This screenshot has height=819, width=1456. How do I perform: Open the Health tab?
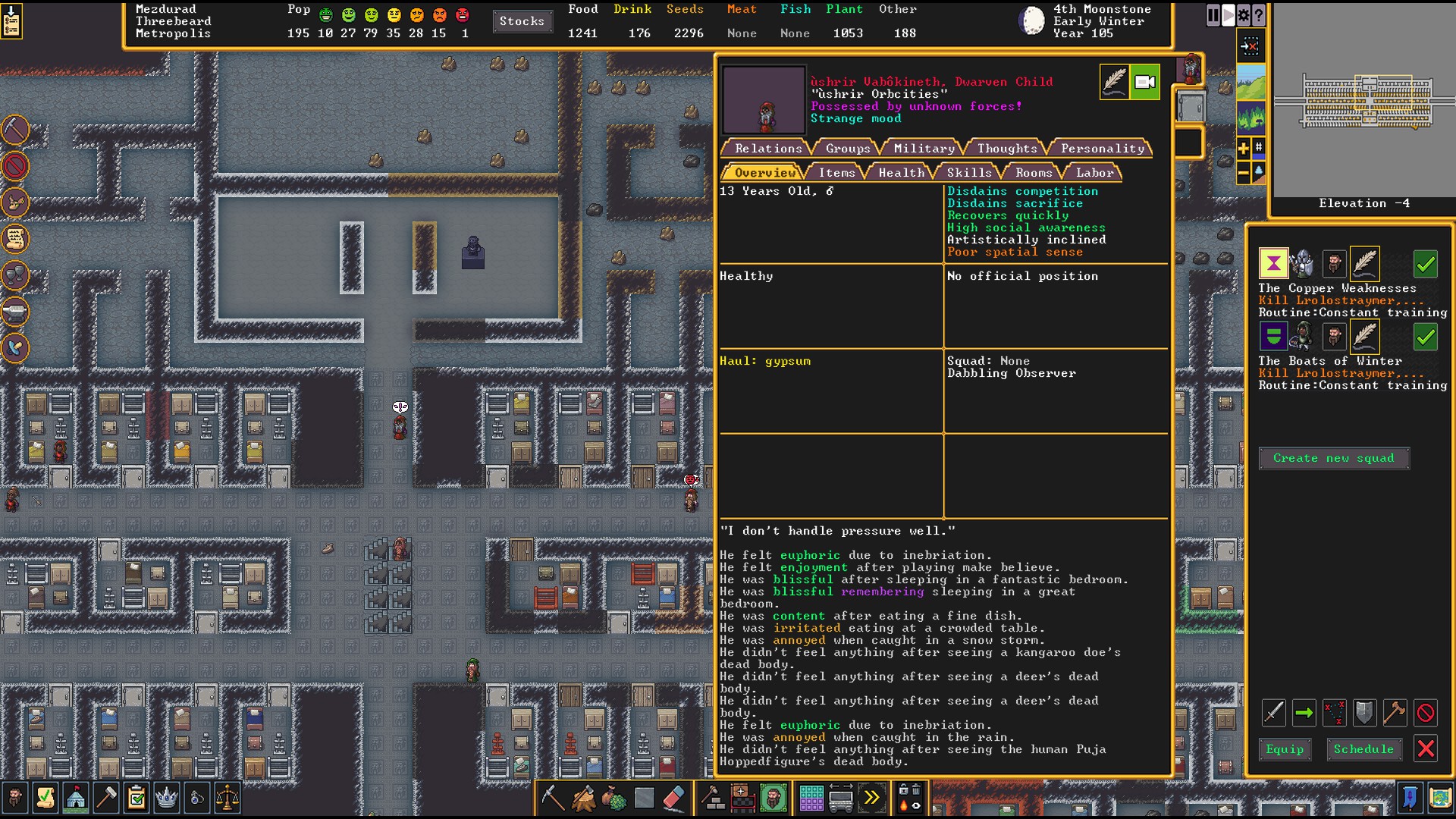901,173
